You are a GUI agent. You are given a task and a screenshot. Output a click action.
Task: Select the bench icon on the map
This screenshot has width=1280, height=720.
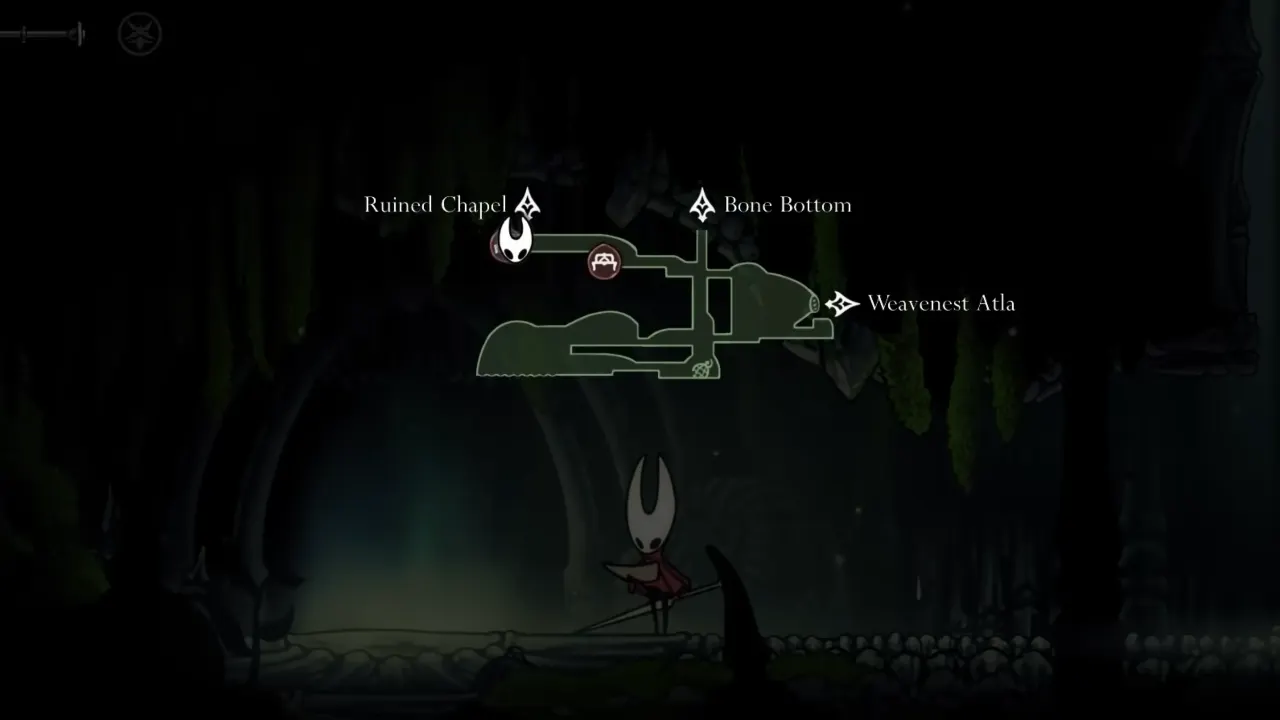(x=604, y=261)
